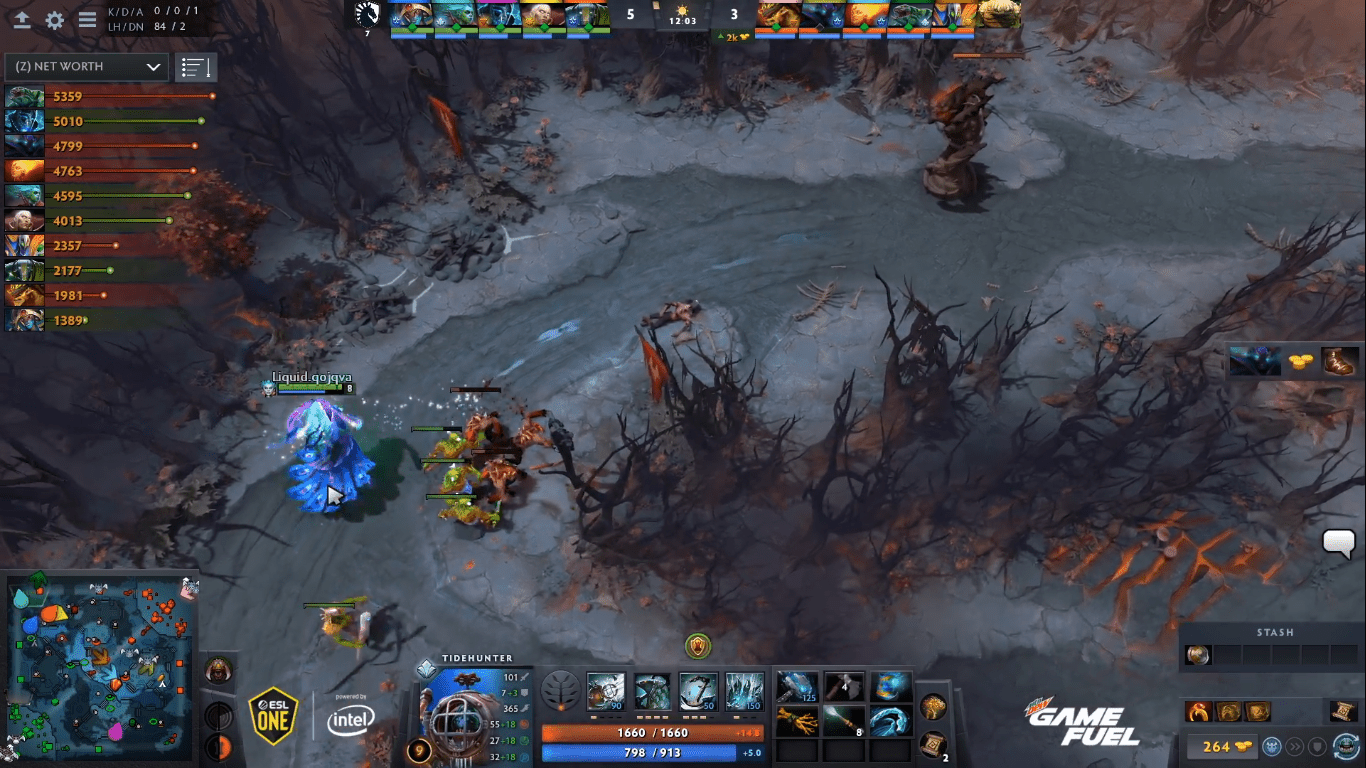Open the hamburger dashboard menu
This screenshot has width=1366, height=768.
[88, 20]
